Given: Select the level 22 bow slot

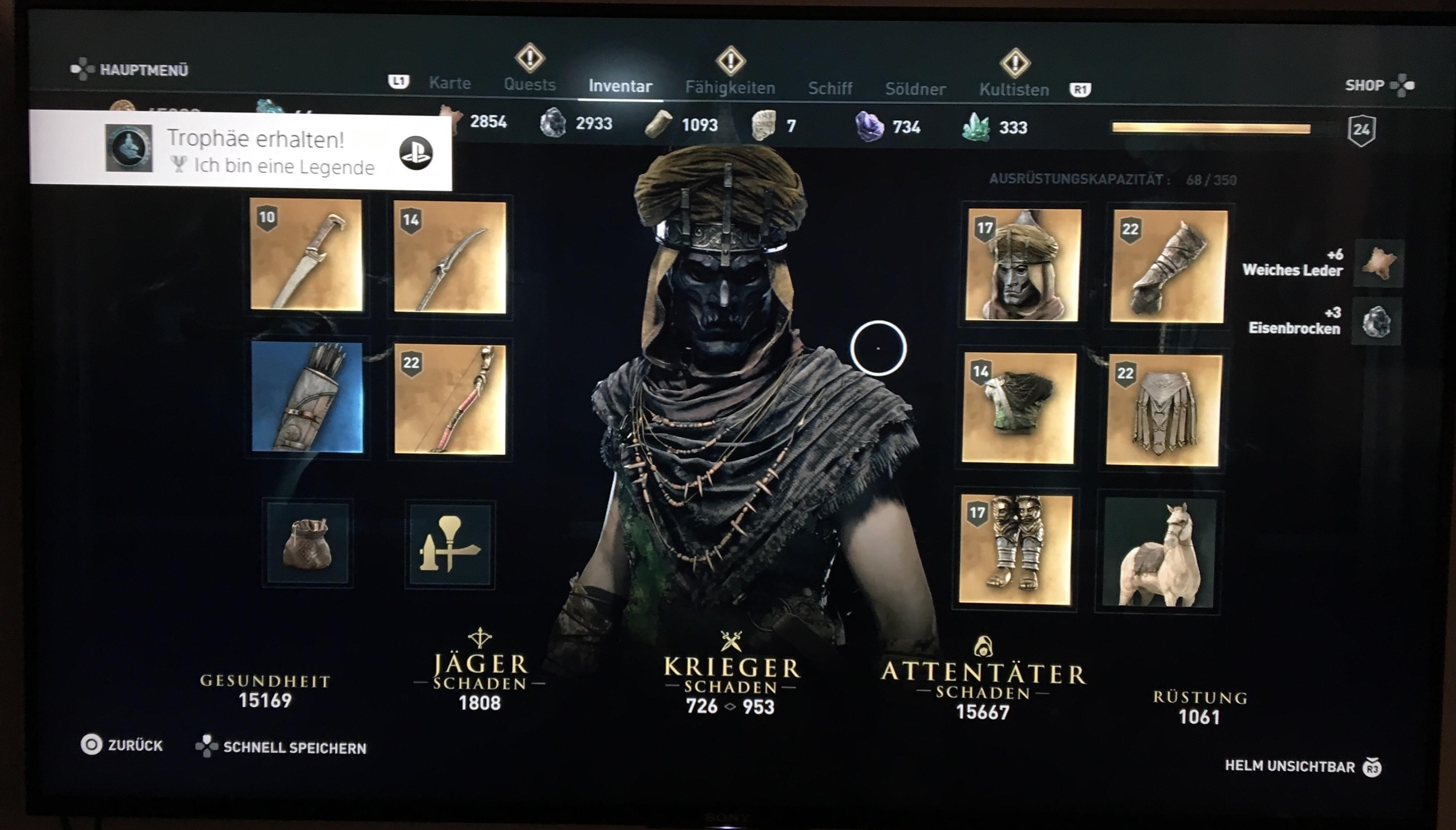Looking at the screenshot, I should 450,399.
